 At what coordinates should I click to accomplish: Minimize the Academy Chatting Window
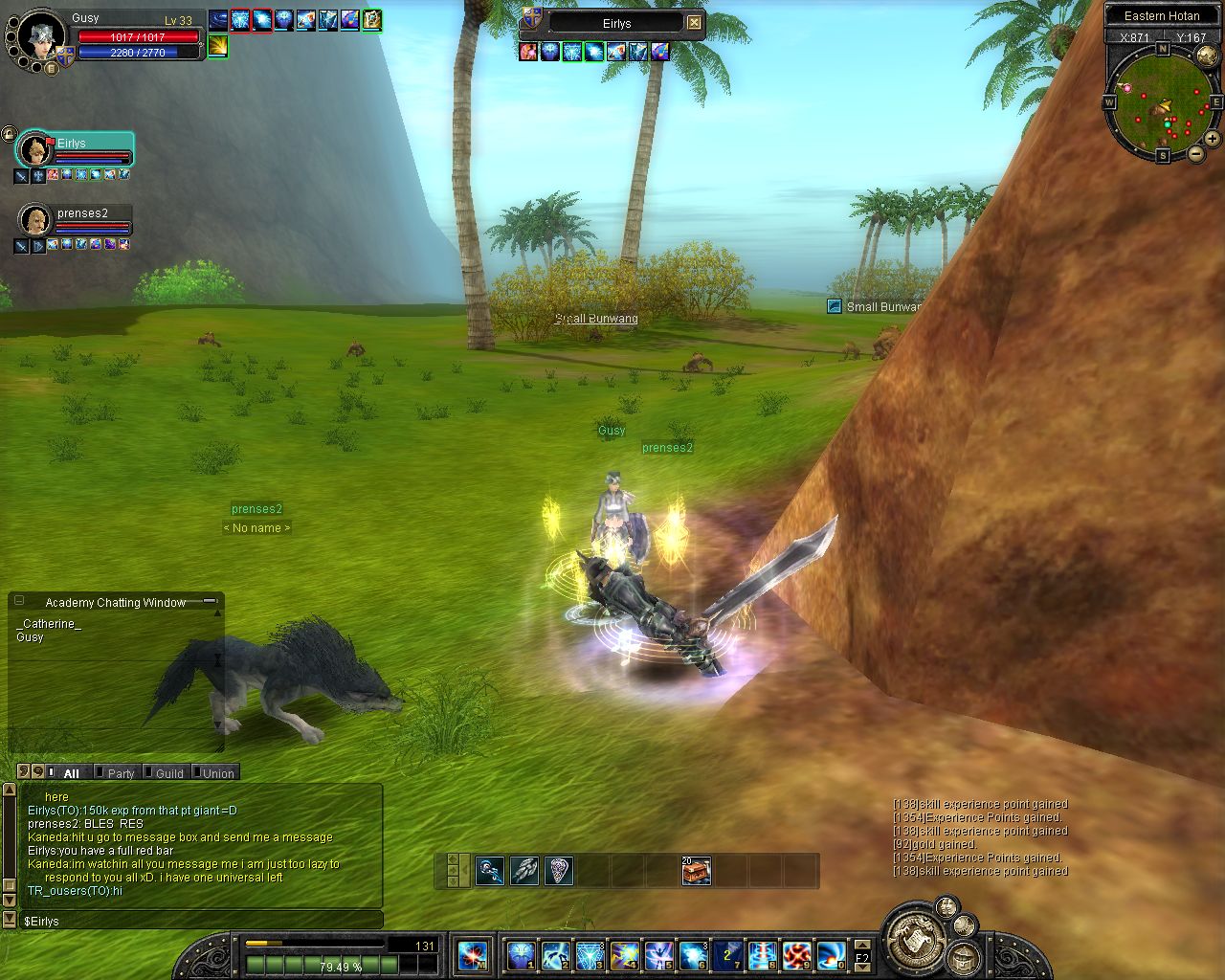tap(210, 601)
